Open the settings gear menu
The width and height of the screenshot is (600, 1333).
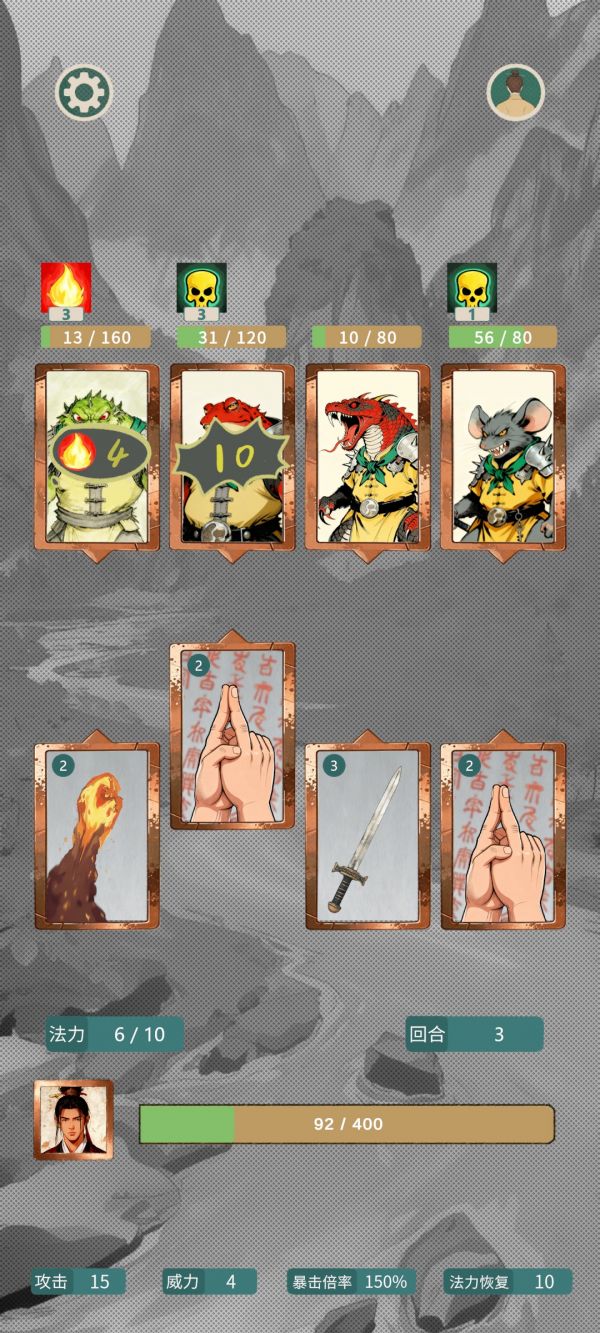coord(83,92)
